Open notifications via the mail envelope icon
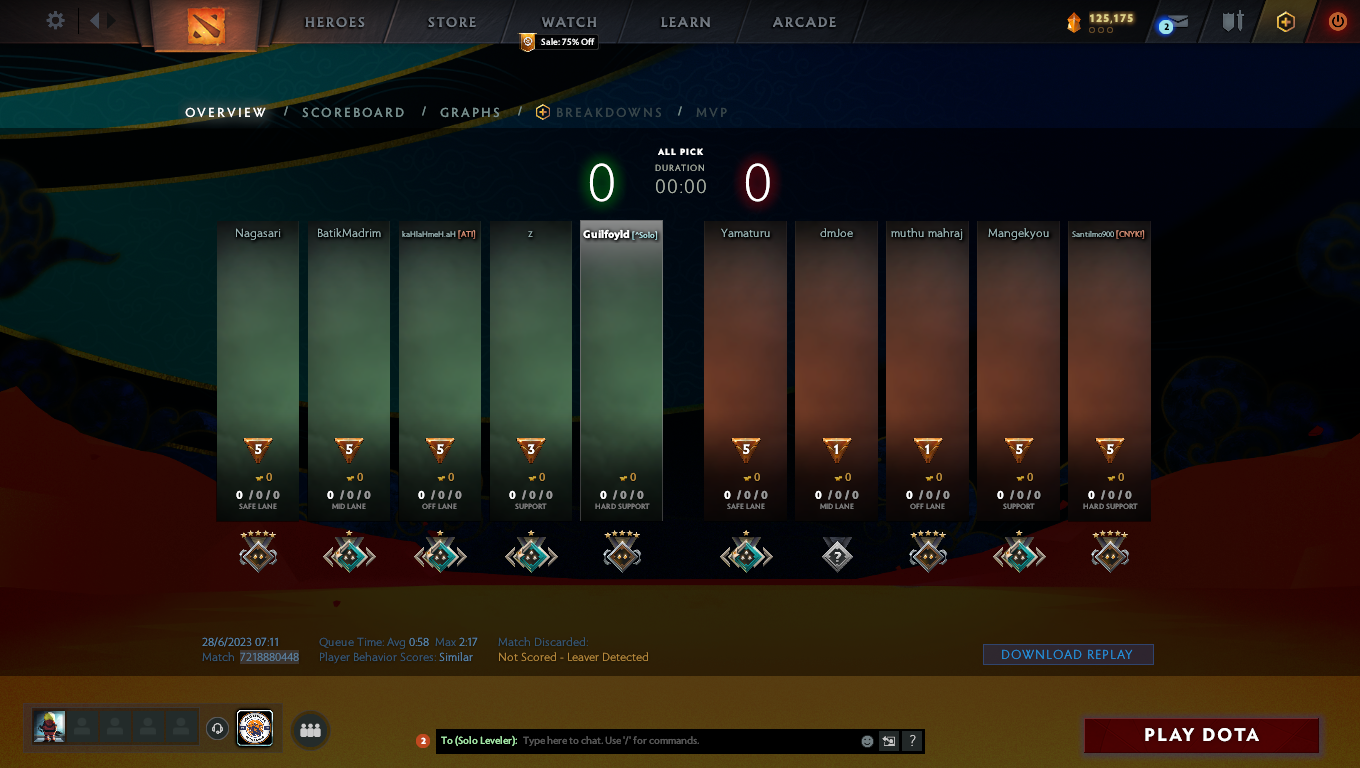This screenshot has height=768, width=1360. click(x=1180, y=21)
